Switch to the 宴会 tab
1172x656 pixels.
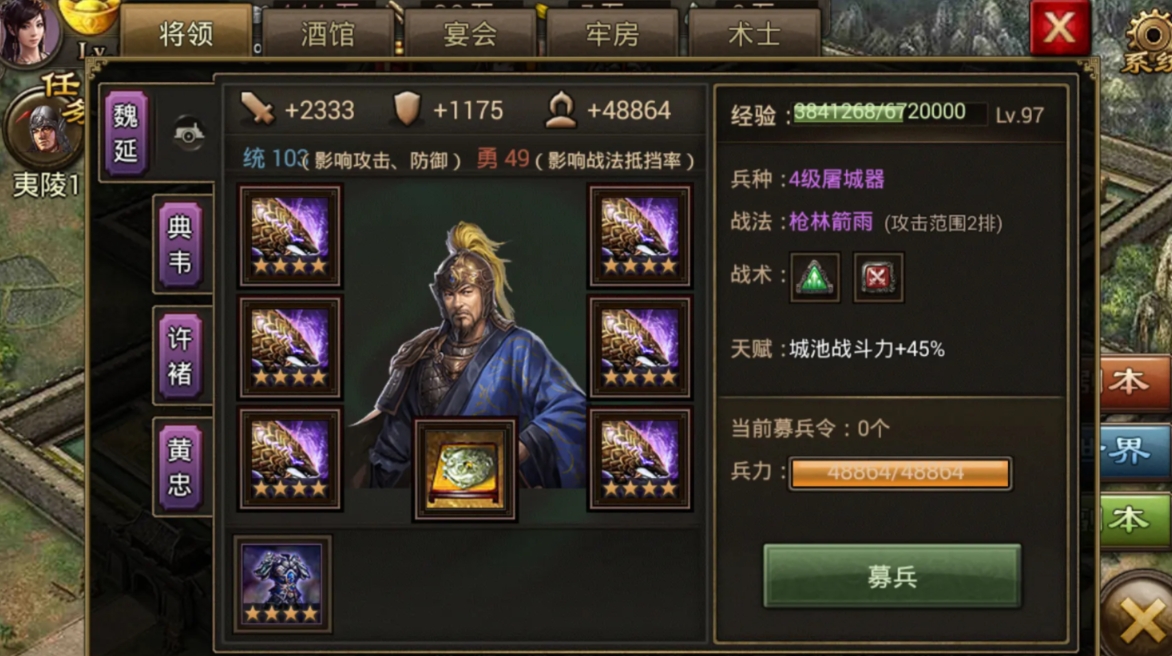click(470, 35)
